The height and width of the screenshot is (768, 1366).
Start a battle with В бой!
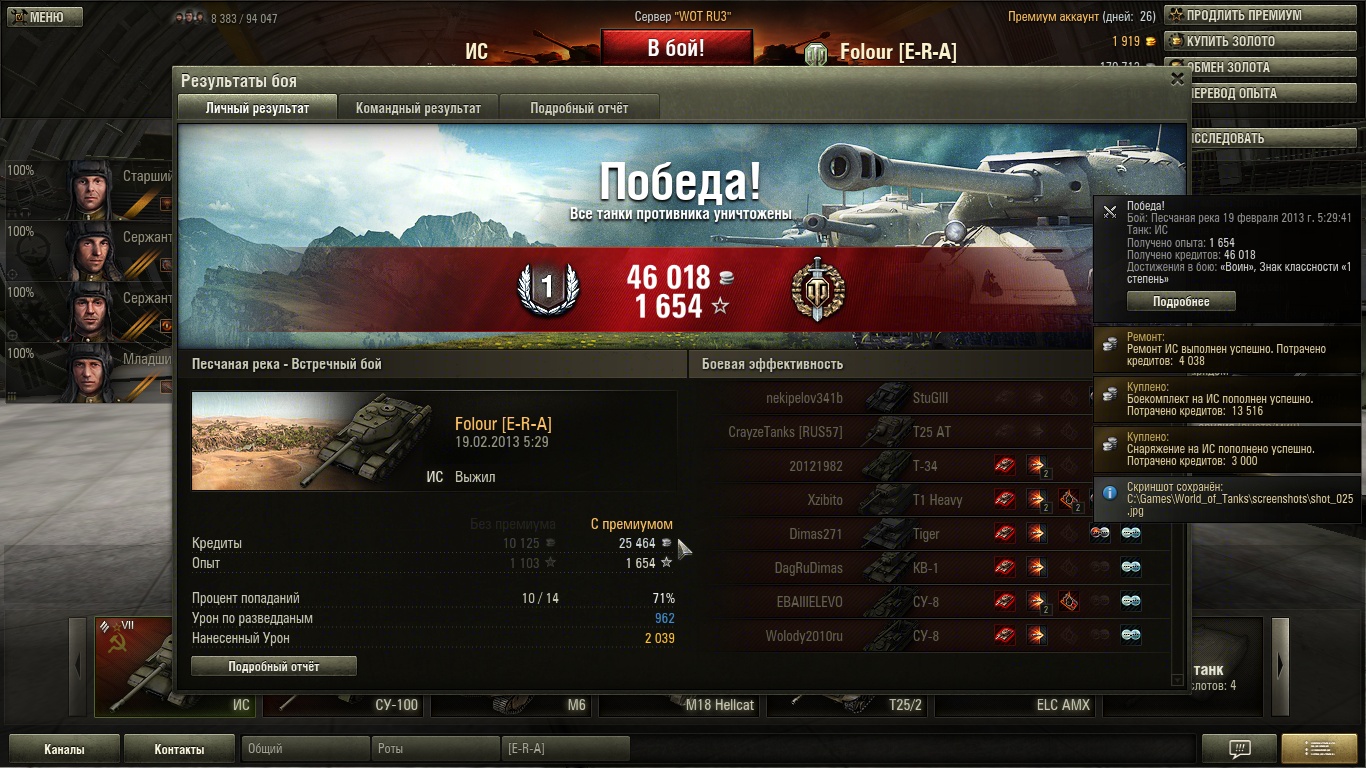[676, 48]
